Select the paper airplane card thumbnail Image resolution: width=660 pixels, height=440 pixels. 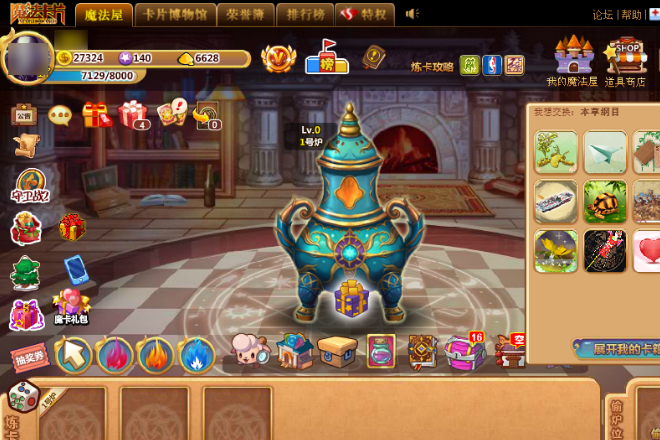[x=605, y=152]
